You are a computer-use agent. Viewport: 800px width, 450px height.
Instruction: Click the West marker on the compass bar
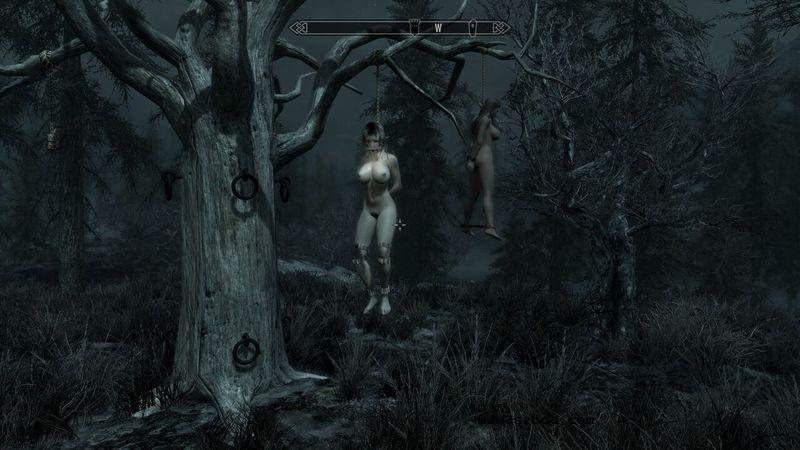pos(438,27)
